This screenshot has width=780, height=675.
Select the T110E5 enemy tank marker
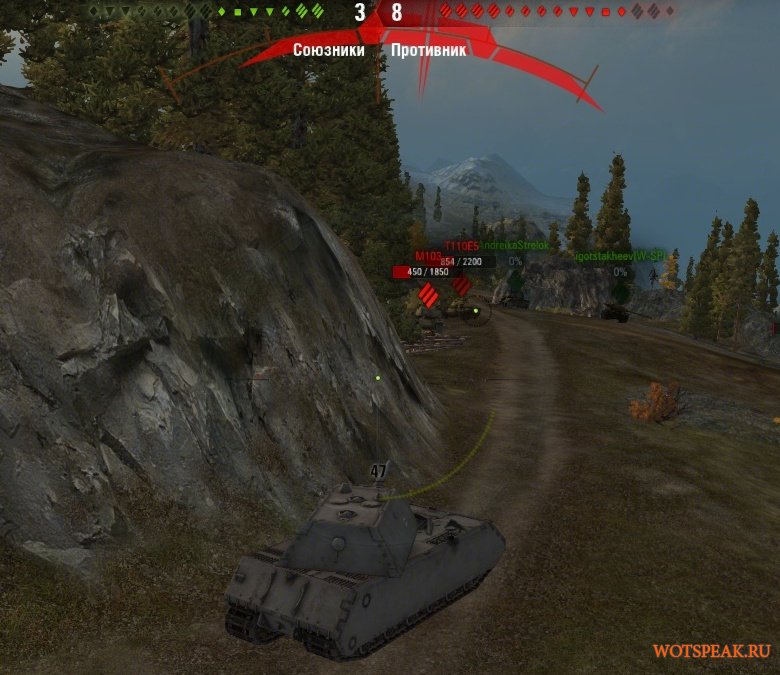[x=461, y=286]
